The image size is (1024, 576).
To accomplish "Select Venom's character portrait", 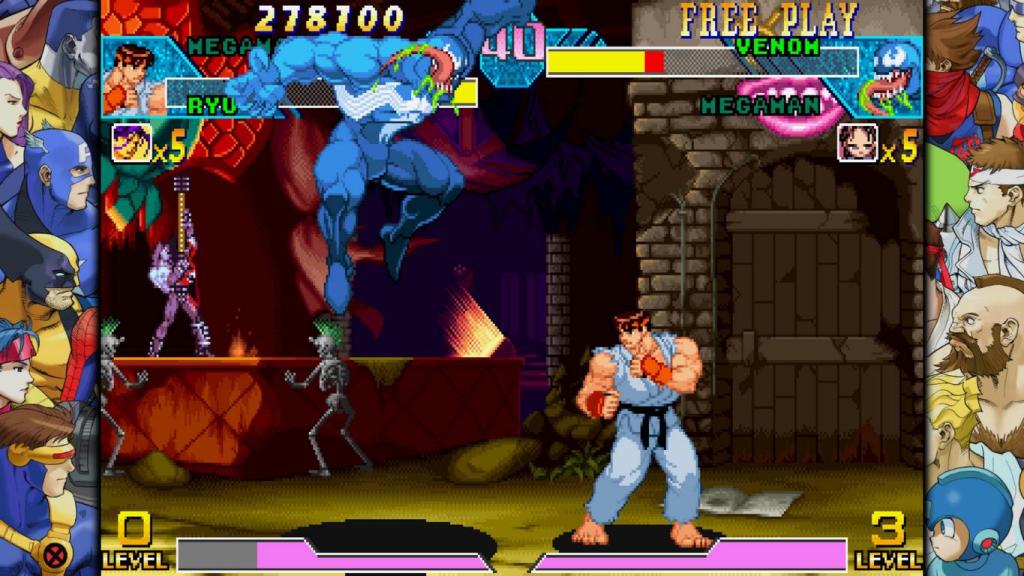I will (x=890, y=78).
